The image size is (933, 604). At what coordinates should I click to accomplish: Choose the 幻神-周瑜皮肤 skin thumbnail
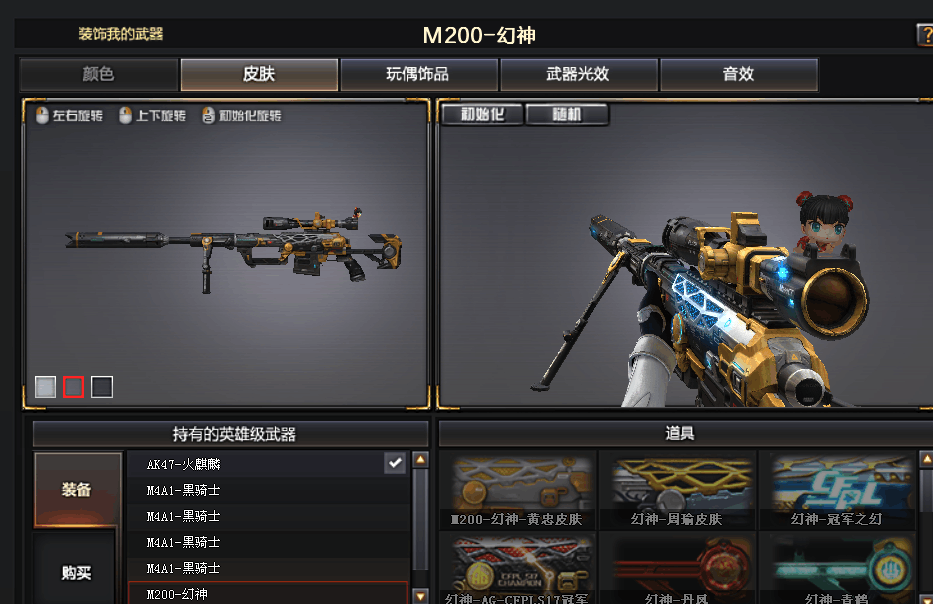point(677,490)
